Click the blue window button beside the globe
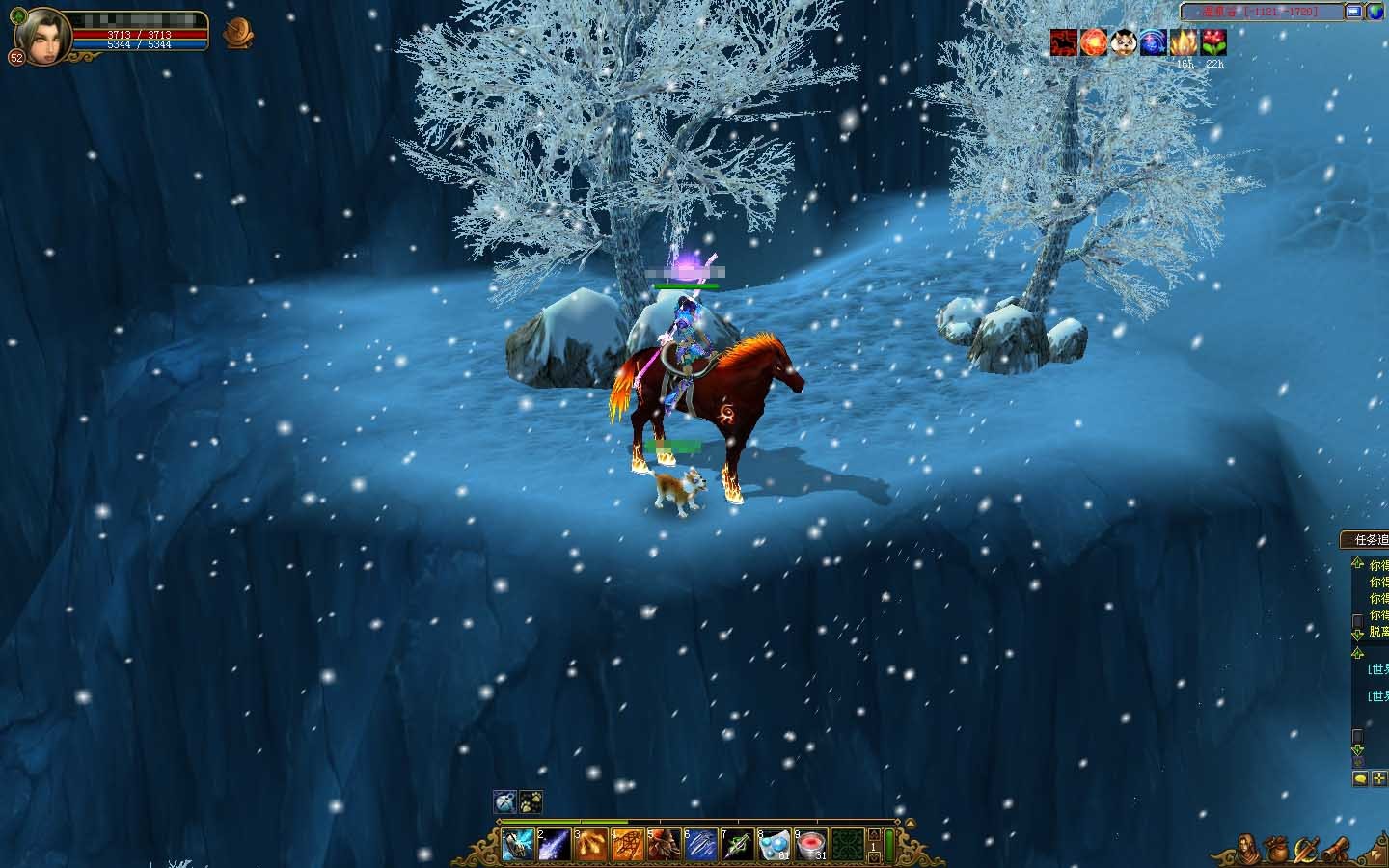Screen dimensions: 1389x868 (1354, 12)
